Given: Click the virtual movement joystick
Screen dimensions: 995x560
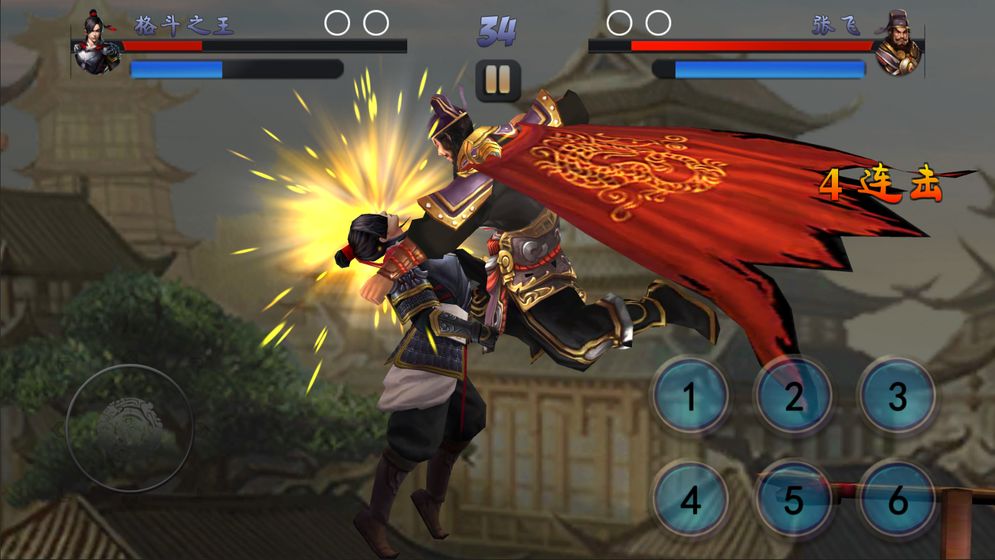Looking at the screenshot, I should (x=130, y=428).
